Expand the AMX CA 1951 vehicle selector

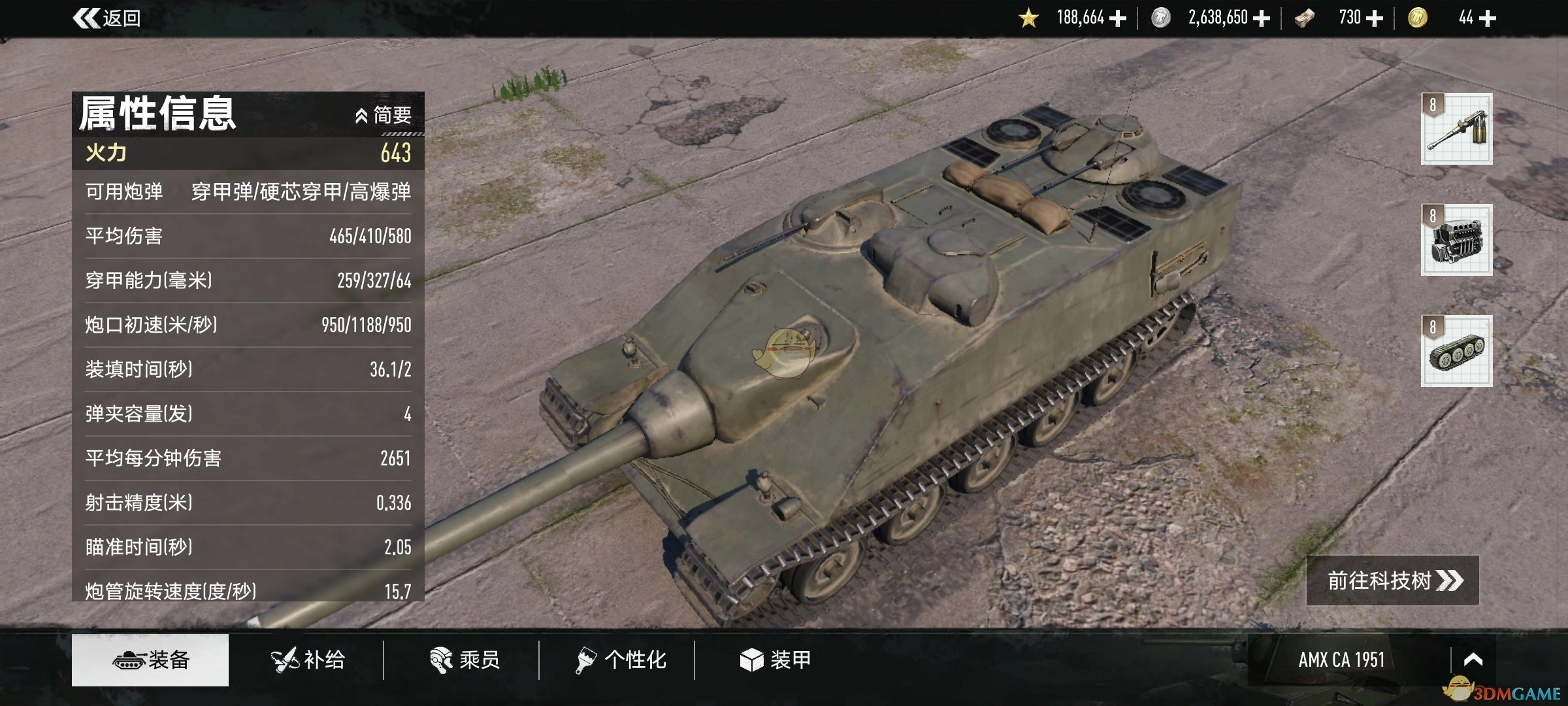tap(1473, 660)
